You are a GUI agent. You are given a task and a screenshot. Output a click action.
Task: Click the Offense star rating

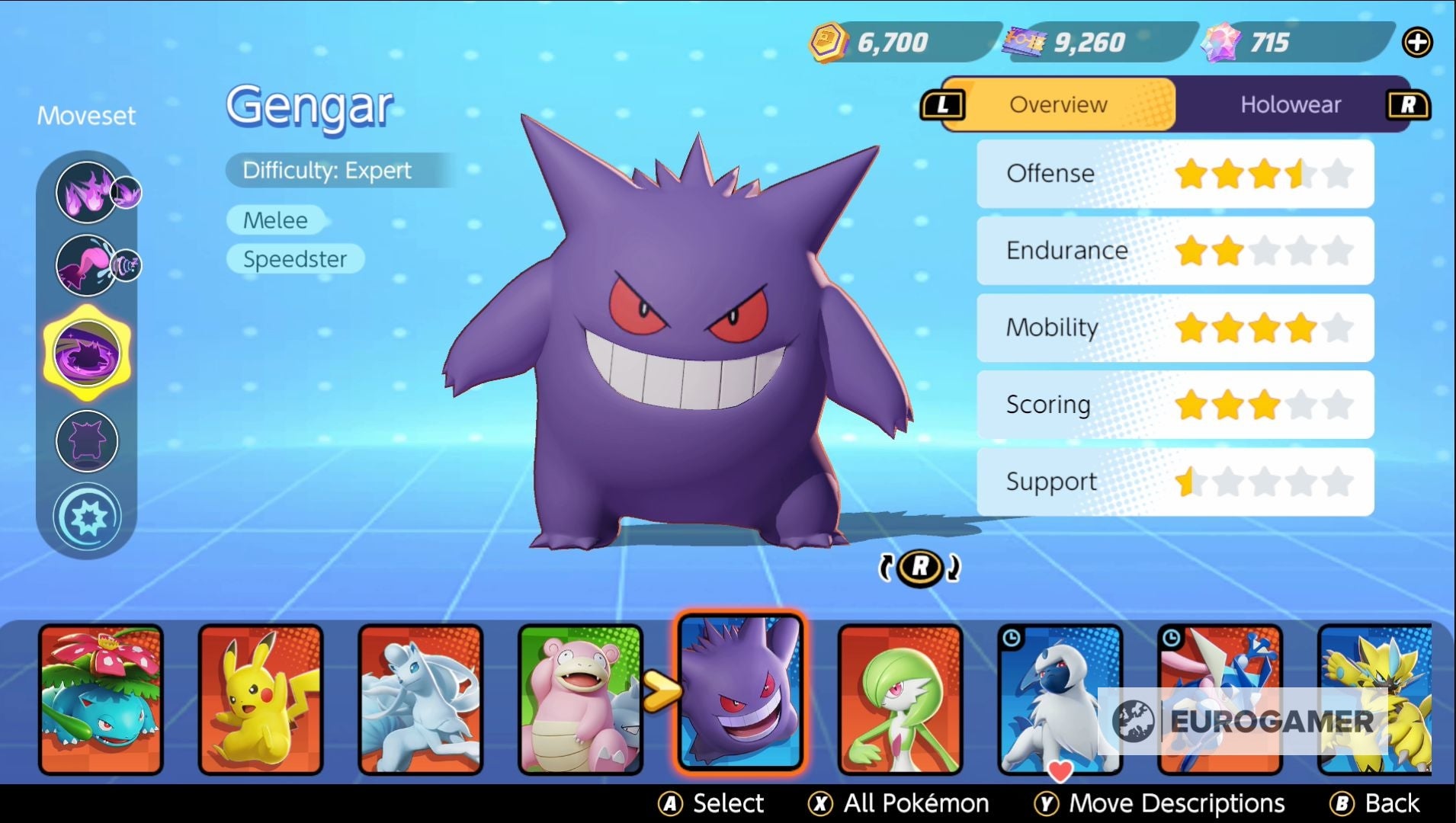click(x=1265, y=173)
